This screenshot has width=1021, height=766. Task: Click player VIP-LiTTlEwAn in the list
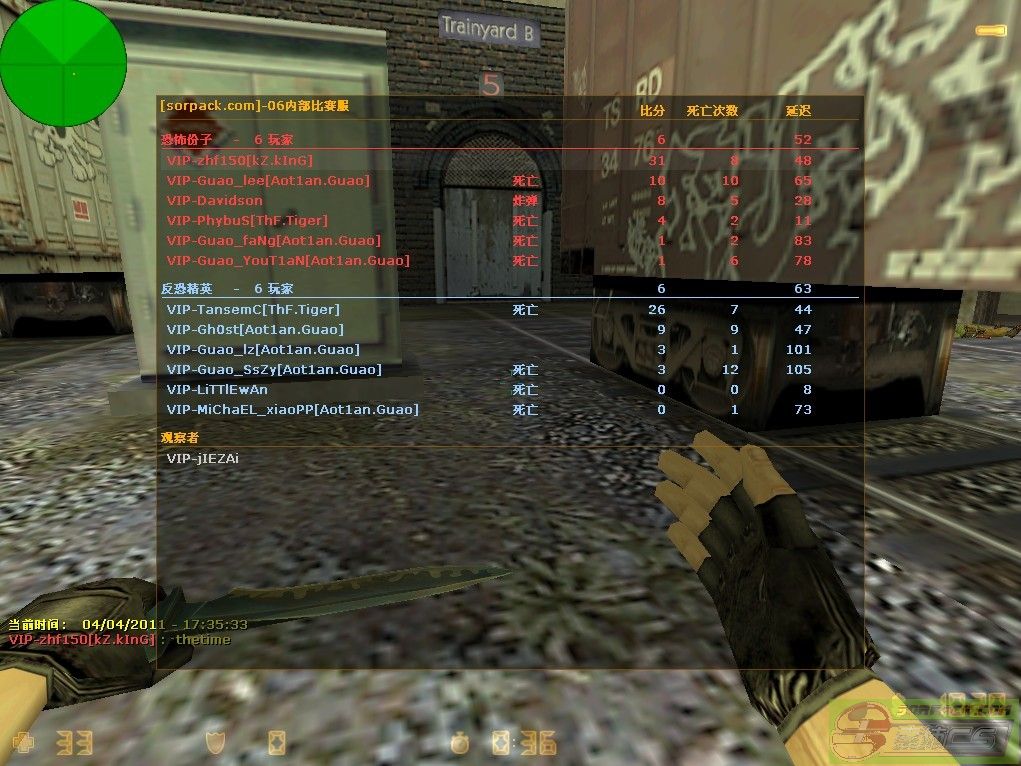tap(217, 389)
